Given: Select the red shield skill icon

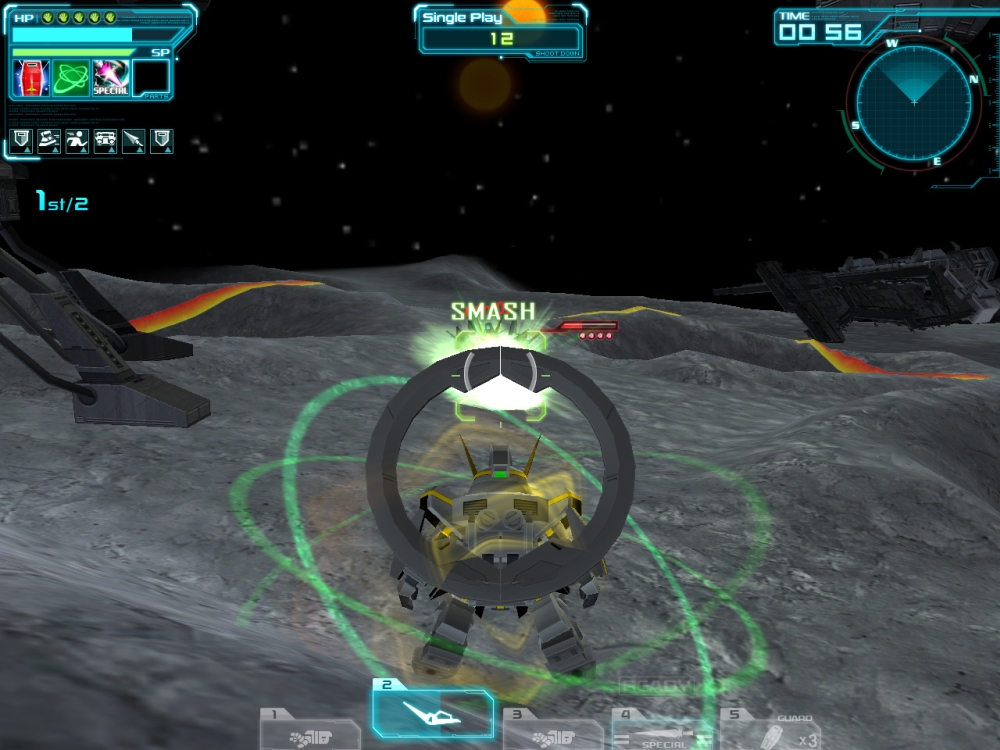Looking at the screenshot, I should (31, 78).
